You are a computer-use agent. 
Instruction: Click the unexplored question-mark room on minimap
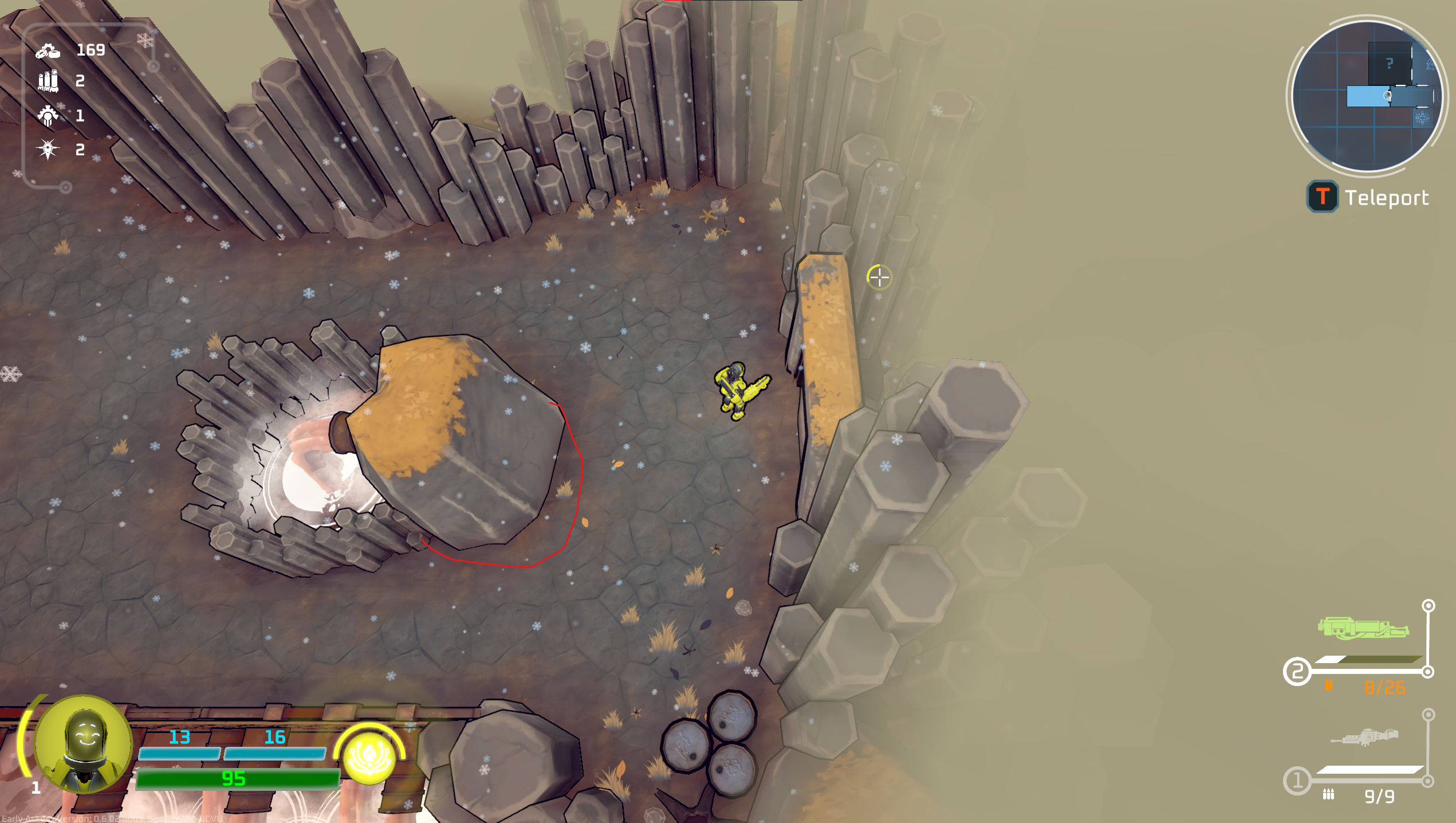pos(1390,63)
